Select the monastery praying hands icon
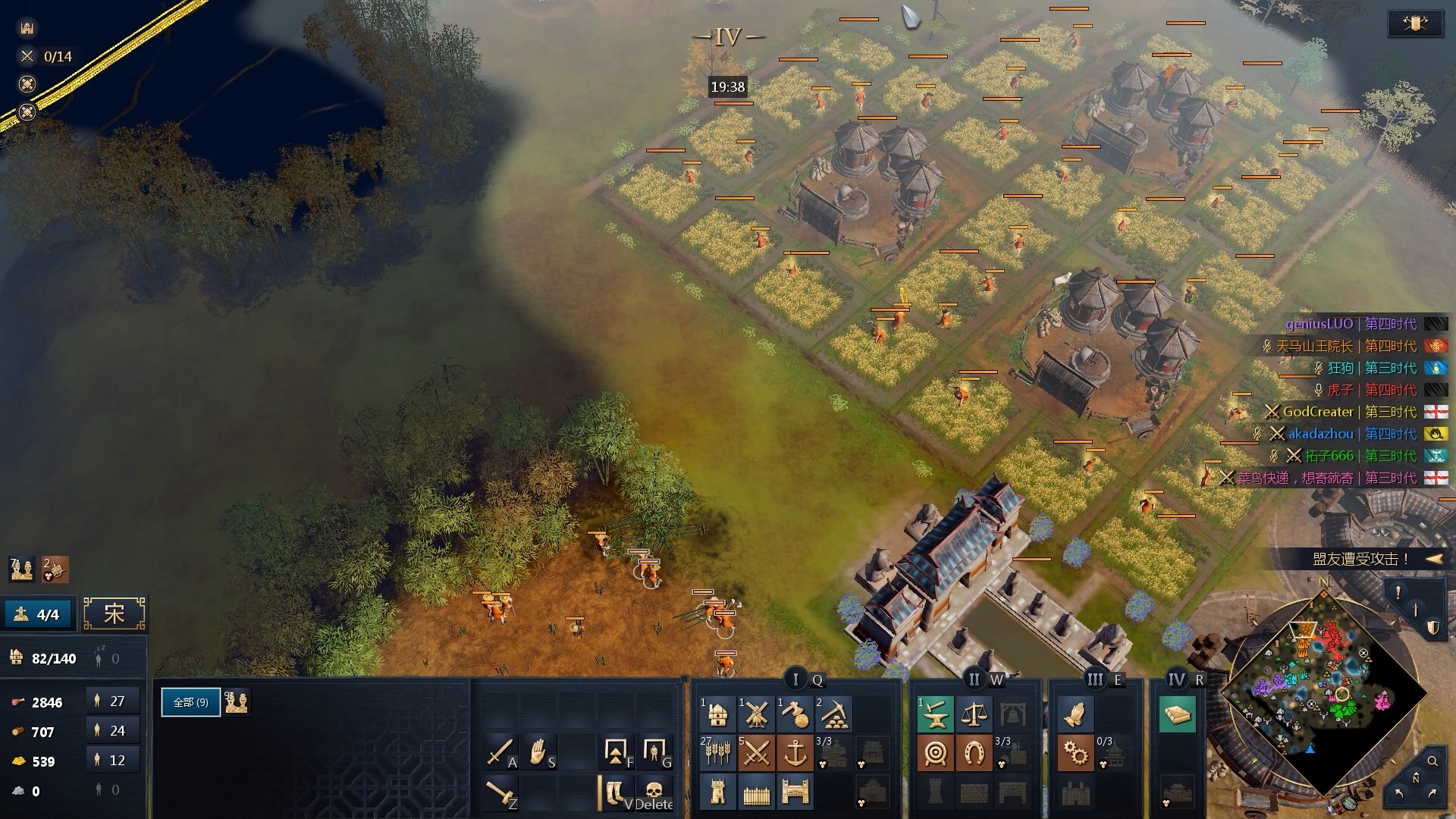Image resolution: width=1456 pixels, height=819 pixels. pyautogui.click(x=1075, y=714)
